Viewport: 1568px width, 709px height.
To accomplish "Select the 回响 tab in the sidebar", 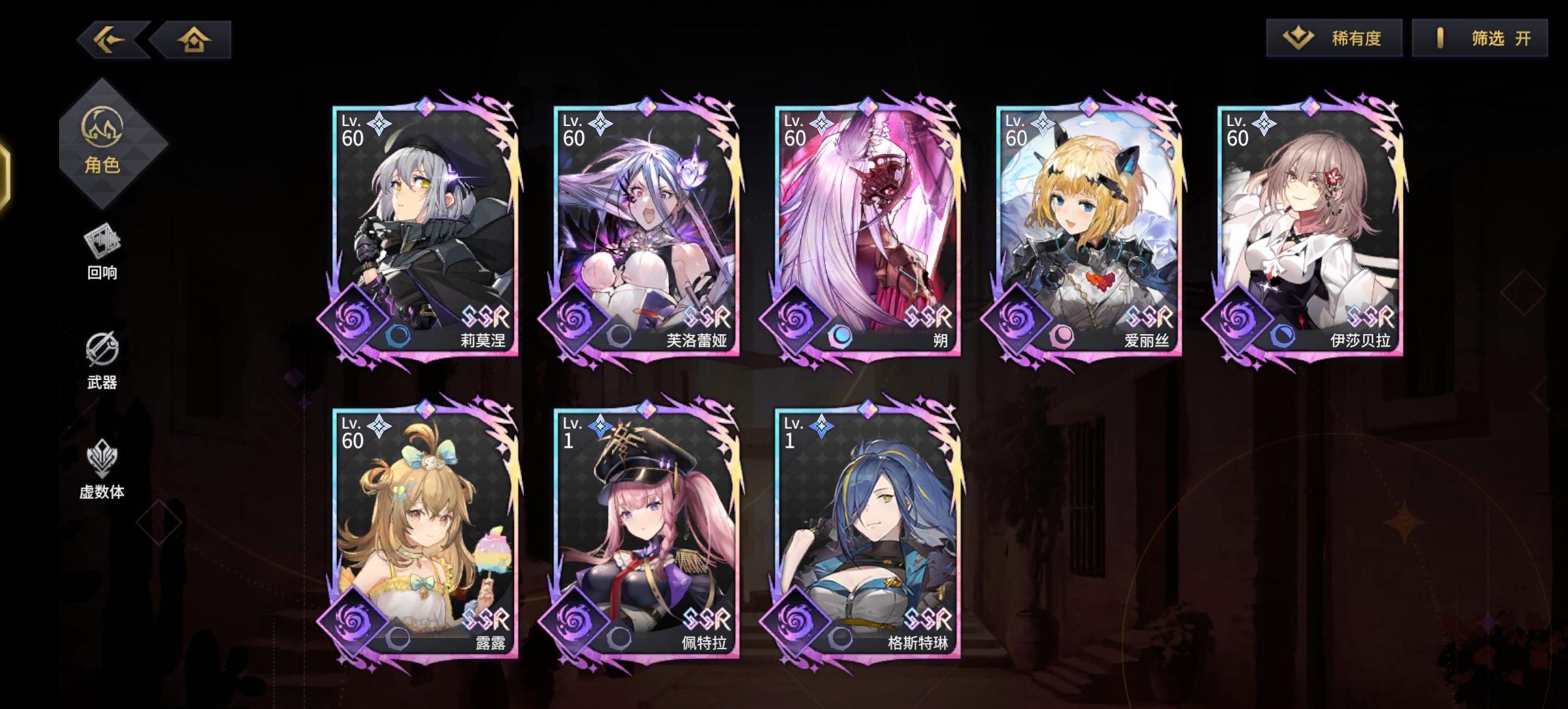I will click(x=104, y=248).
